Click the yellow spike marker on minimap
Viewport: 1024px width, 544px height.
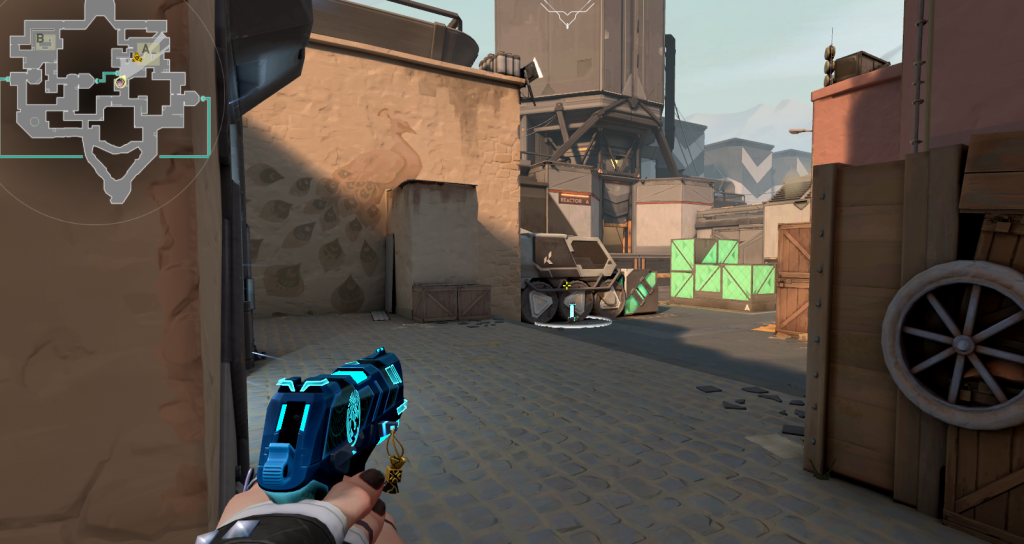(x=135, y=58)
